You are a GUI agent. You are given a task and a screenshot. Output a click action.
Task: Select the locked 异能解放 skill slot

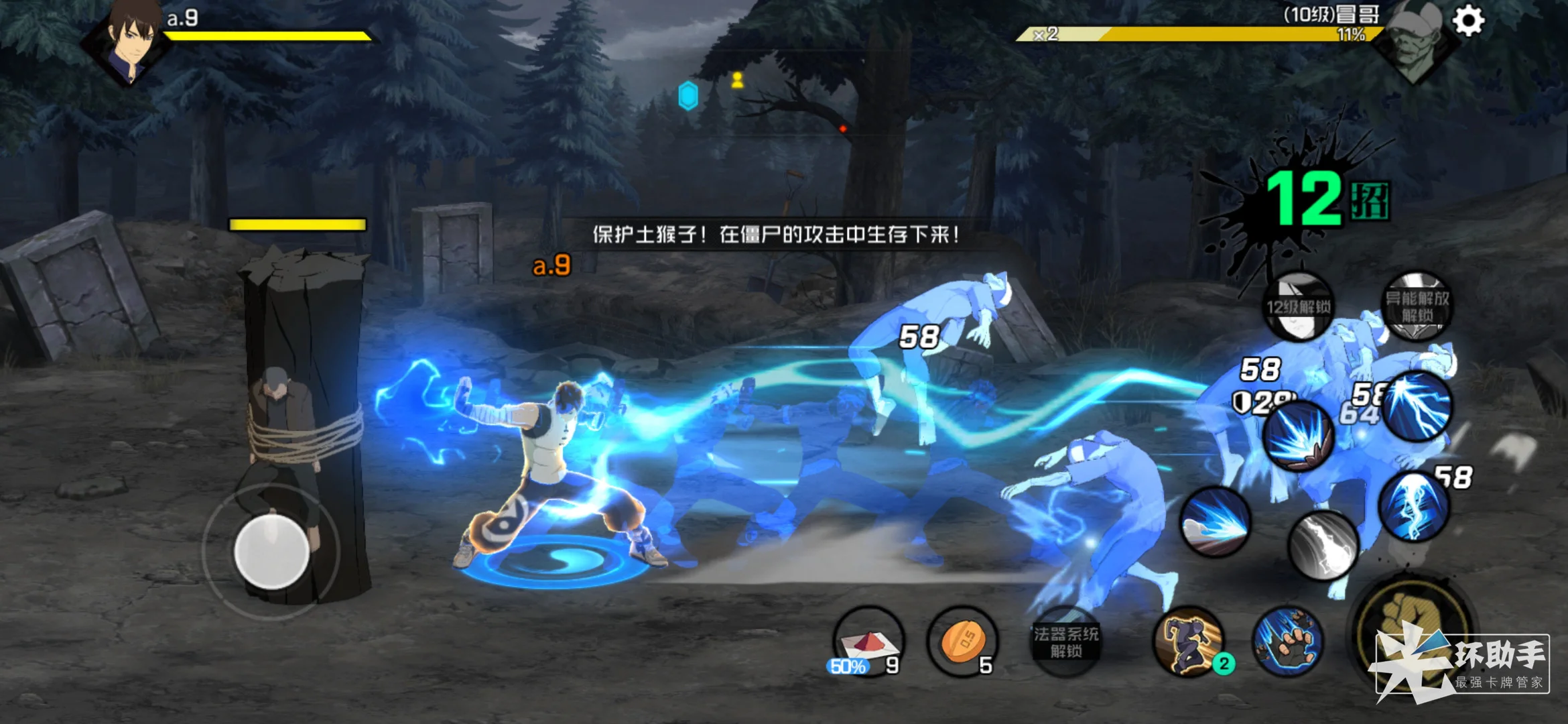(x=1417, y=306)
